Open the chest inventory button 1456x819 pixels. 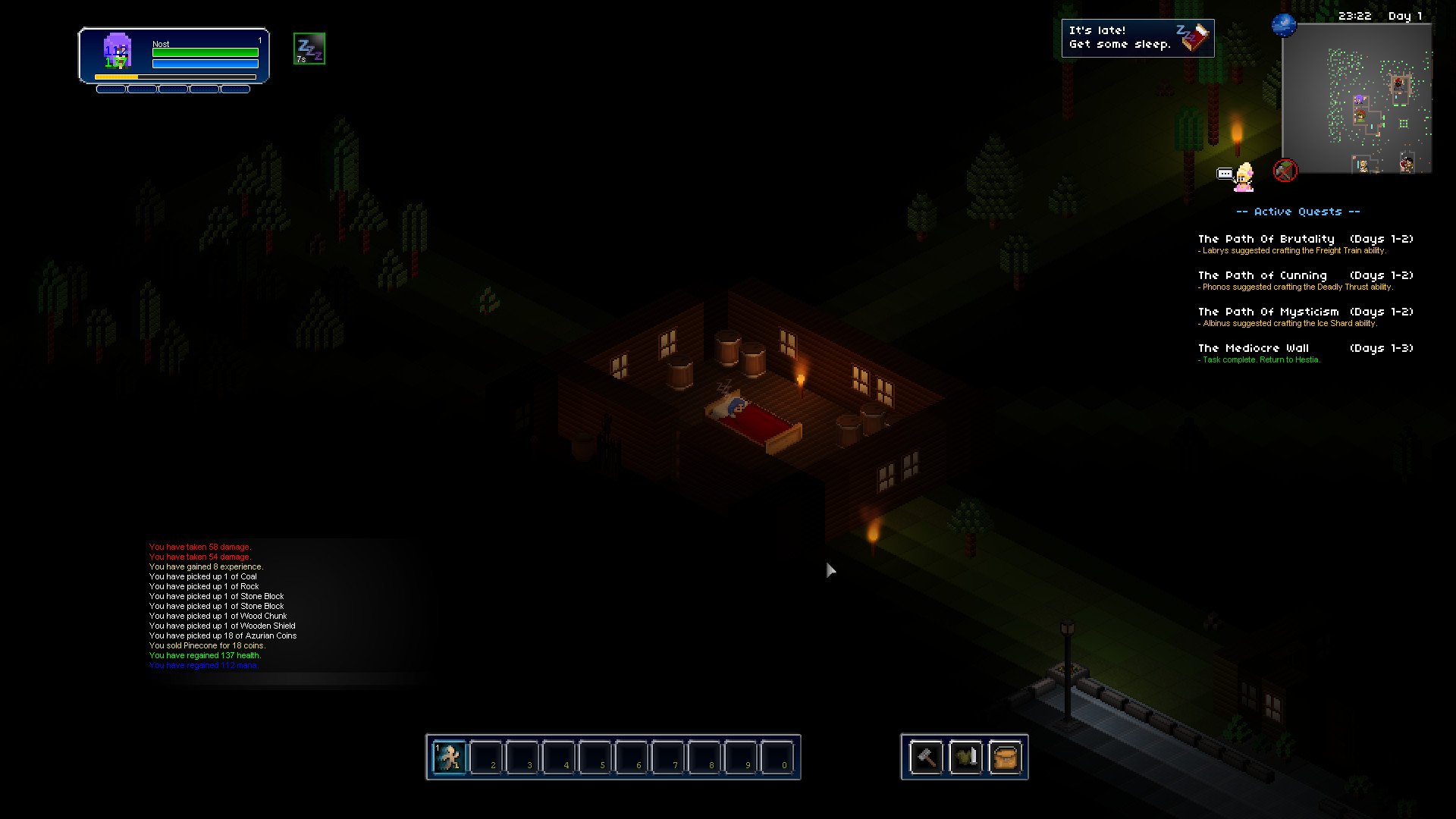click(1005, 757)
